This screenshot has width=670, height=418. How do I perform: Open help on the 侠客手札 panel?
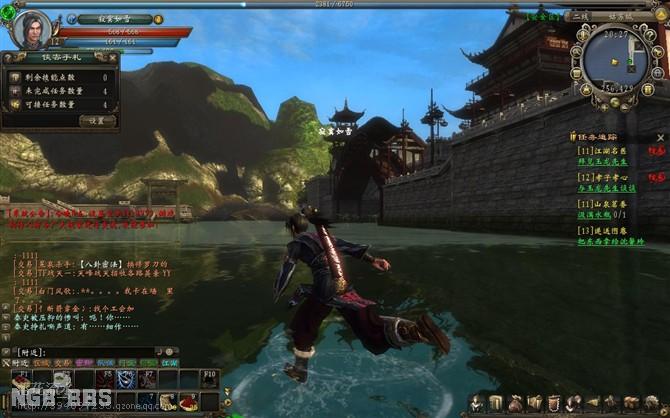[x=8, y=58]
